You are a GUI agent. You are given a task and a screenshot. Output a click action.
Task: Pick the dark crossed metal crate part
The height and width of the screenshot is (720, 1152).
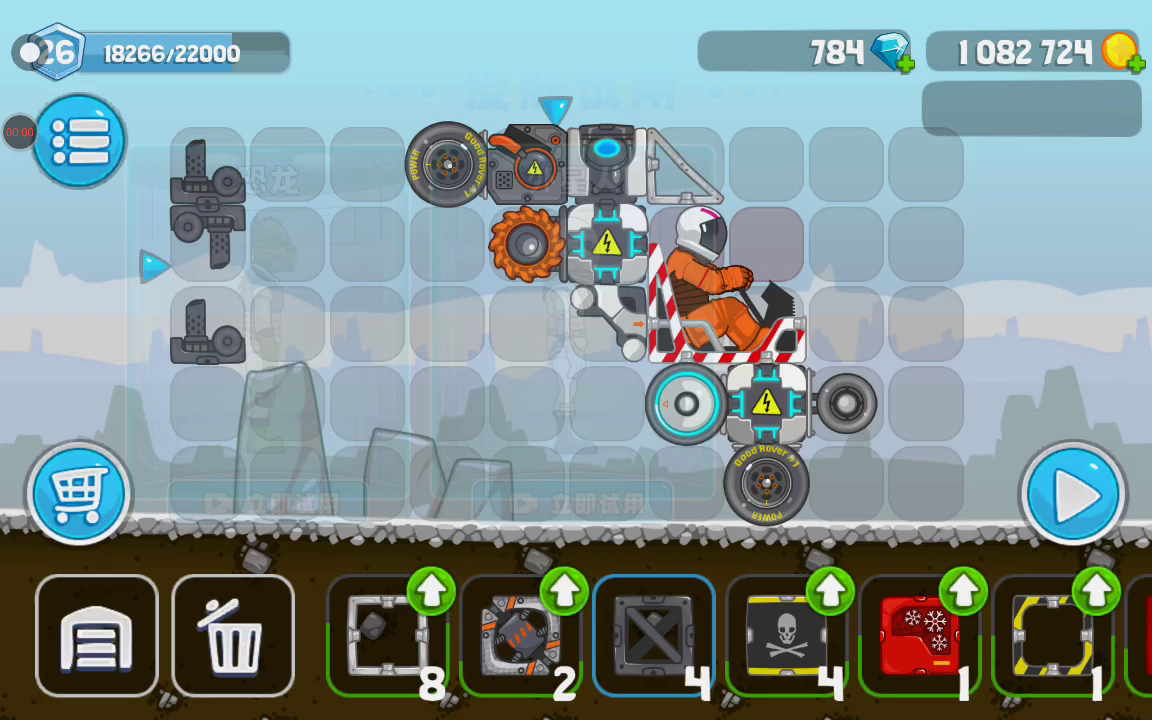click(x=653, y=636)
